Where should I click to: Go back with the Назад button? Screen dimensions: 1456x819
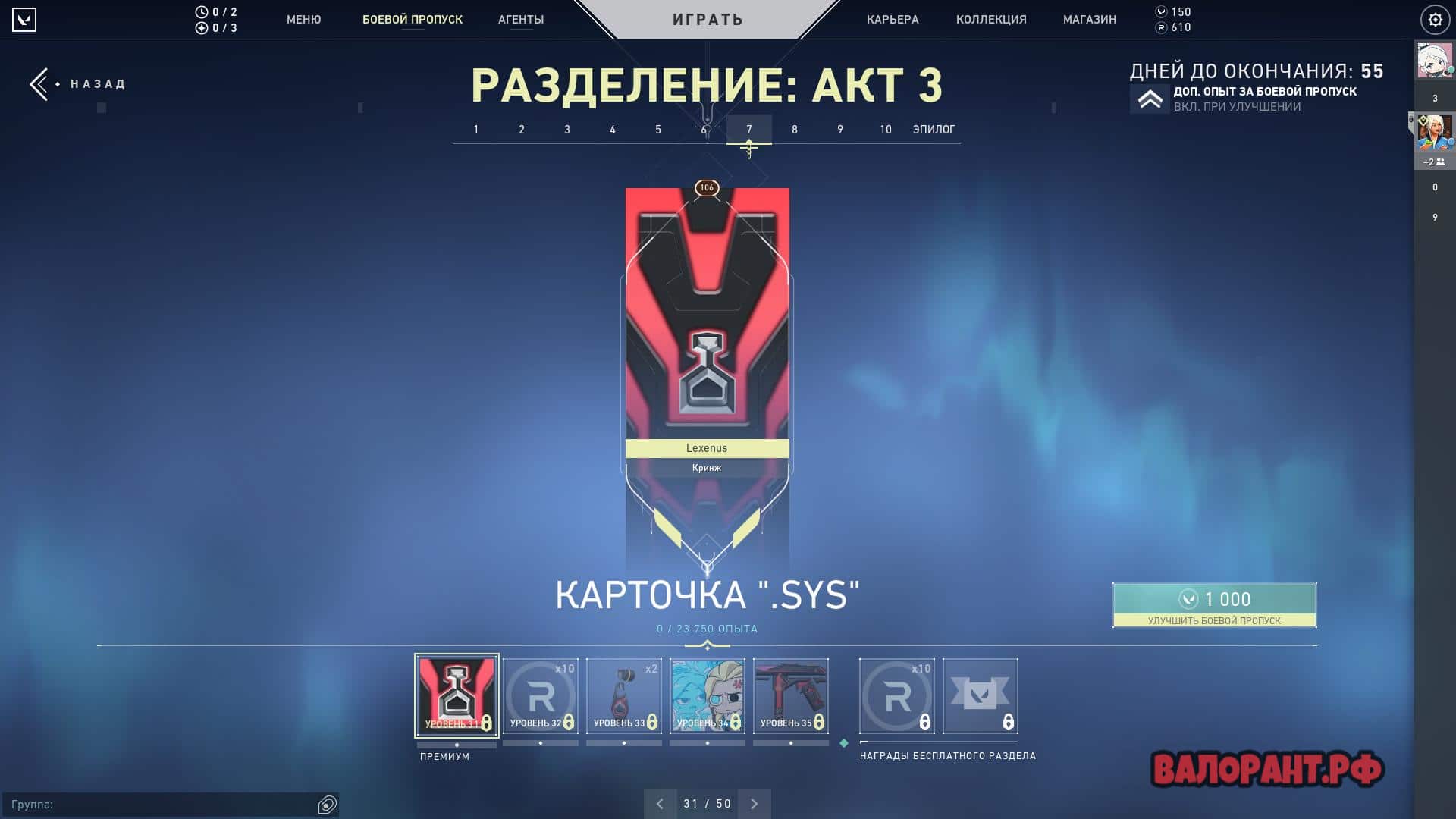click(x=78, y=84)
